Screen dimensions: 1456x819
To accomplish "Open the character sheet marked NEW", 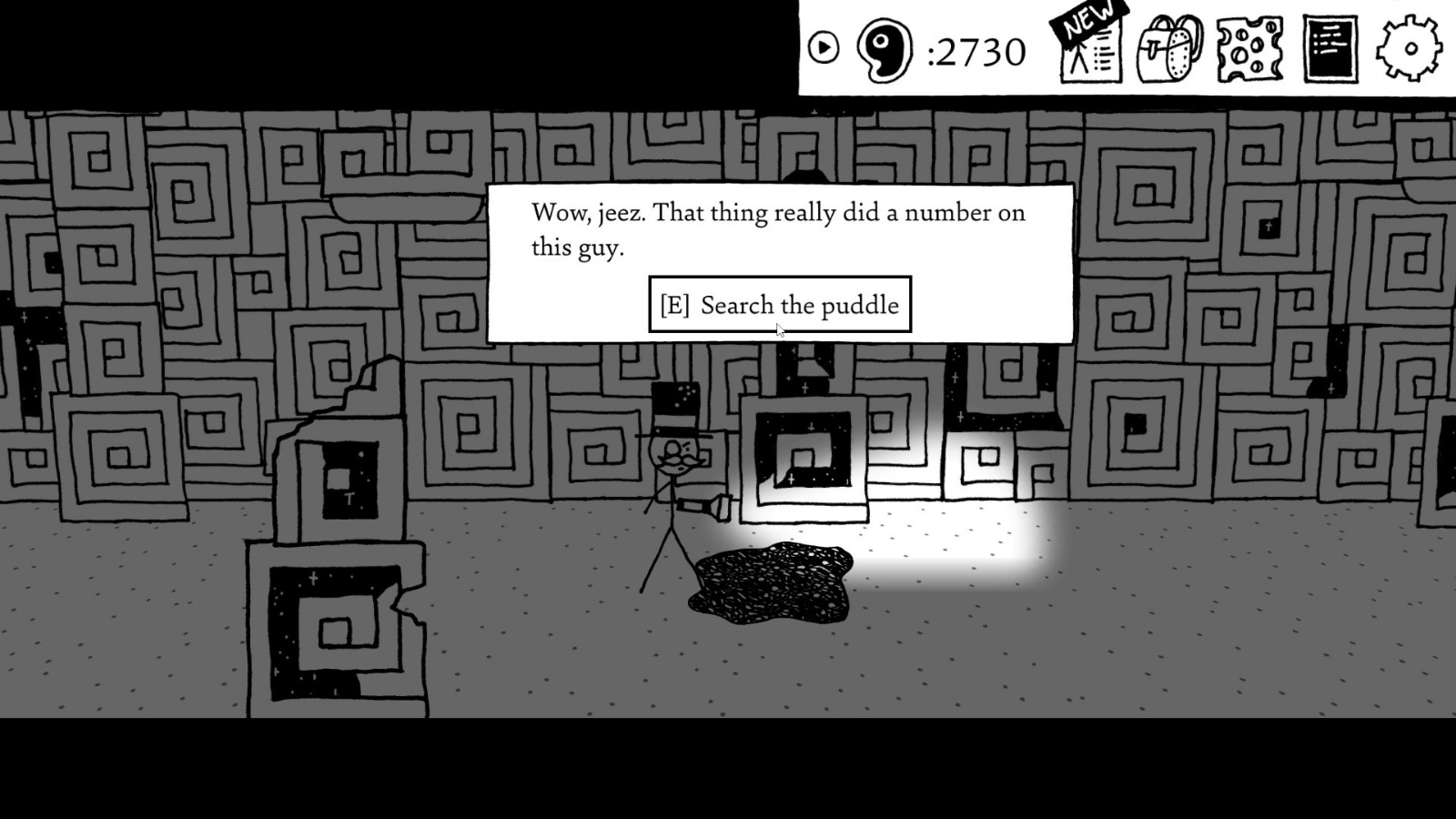I will coord(1089,50).
